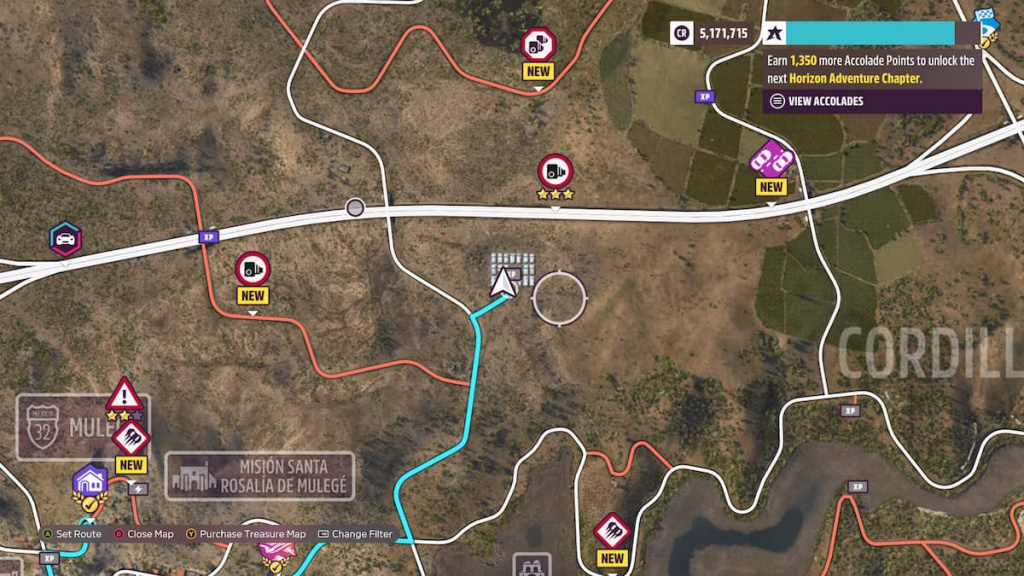Open the View Accolades panel
Screen dimensions: 1024x576
(815, 101)
